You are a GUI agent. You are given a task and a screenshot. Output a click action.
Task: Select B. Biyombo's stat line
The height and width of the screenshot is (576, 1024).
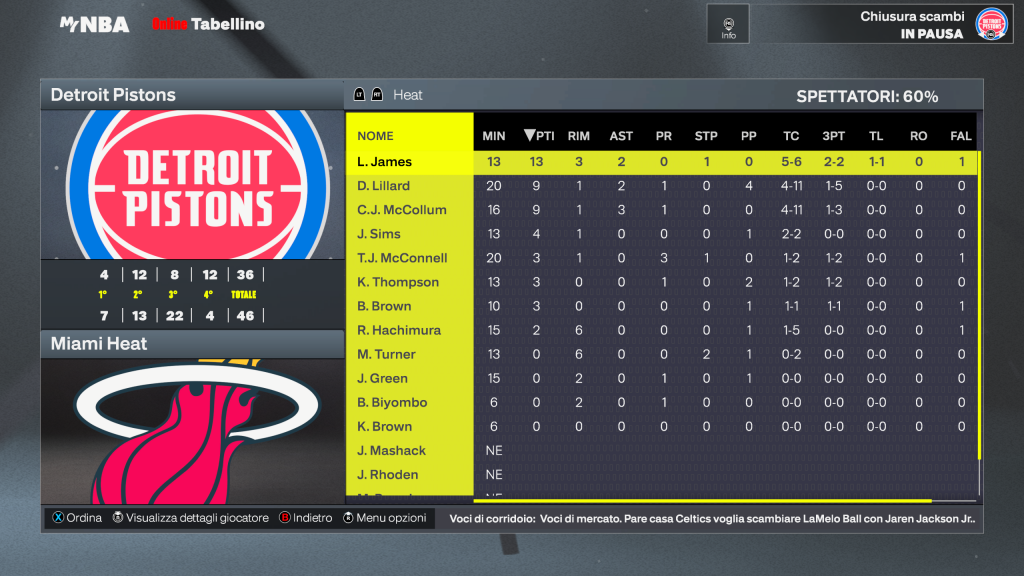[392, 402]
